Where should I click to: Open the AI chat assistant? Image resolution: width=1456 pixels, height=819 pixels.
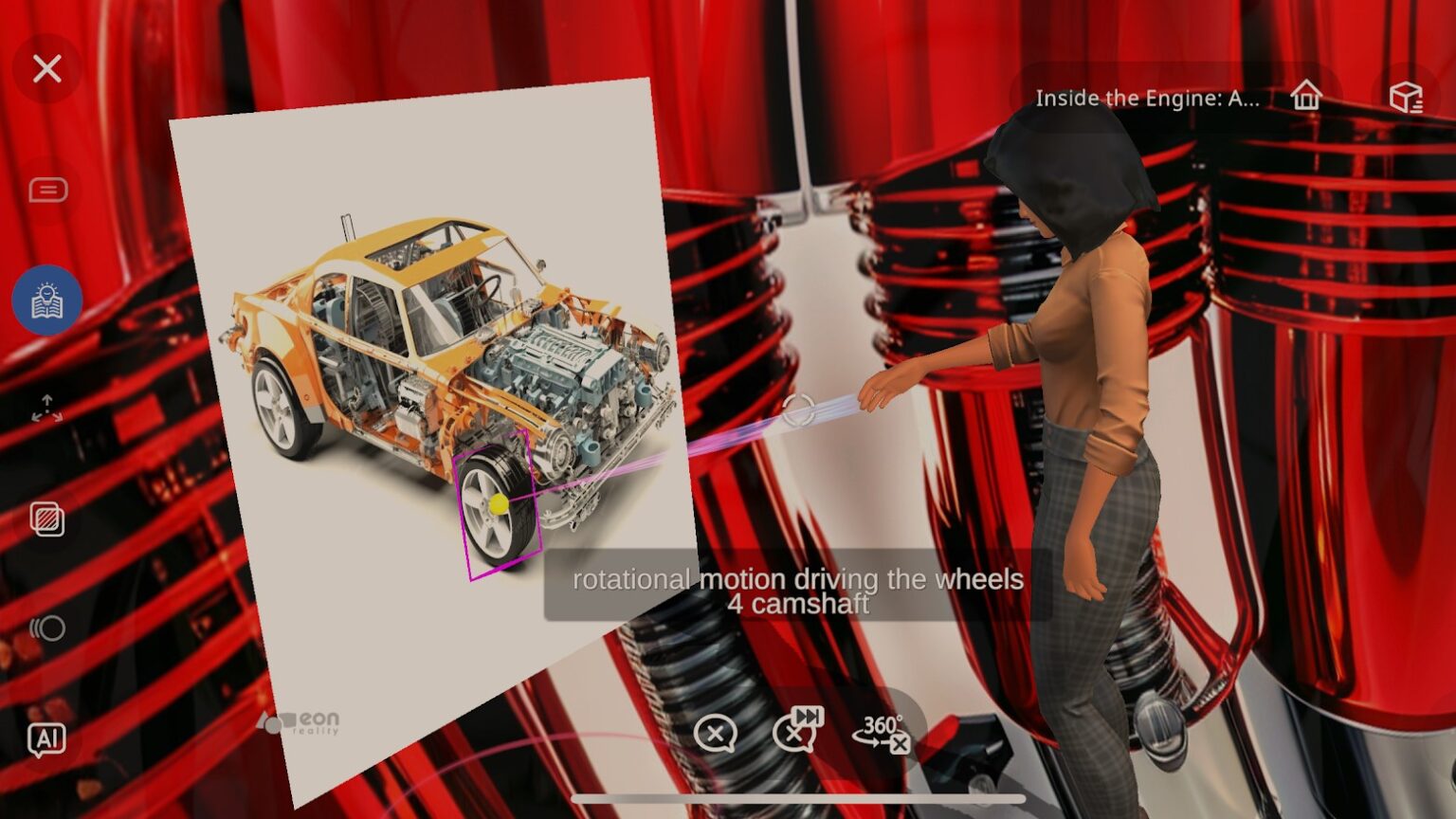[46, 739]
